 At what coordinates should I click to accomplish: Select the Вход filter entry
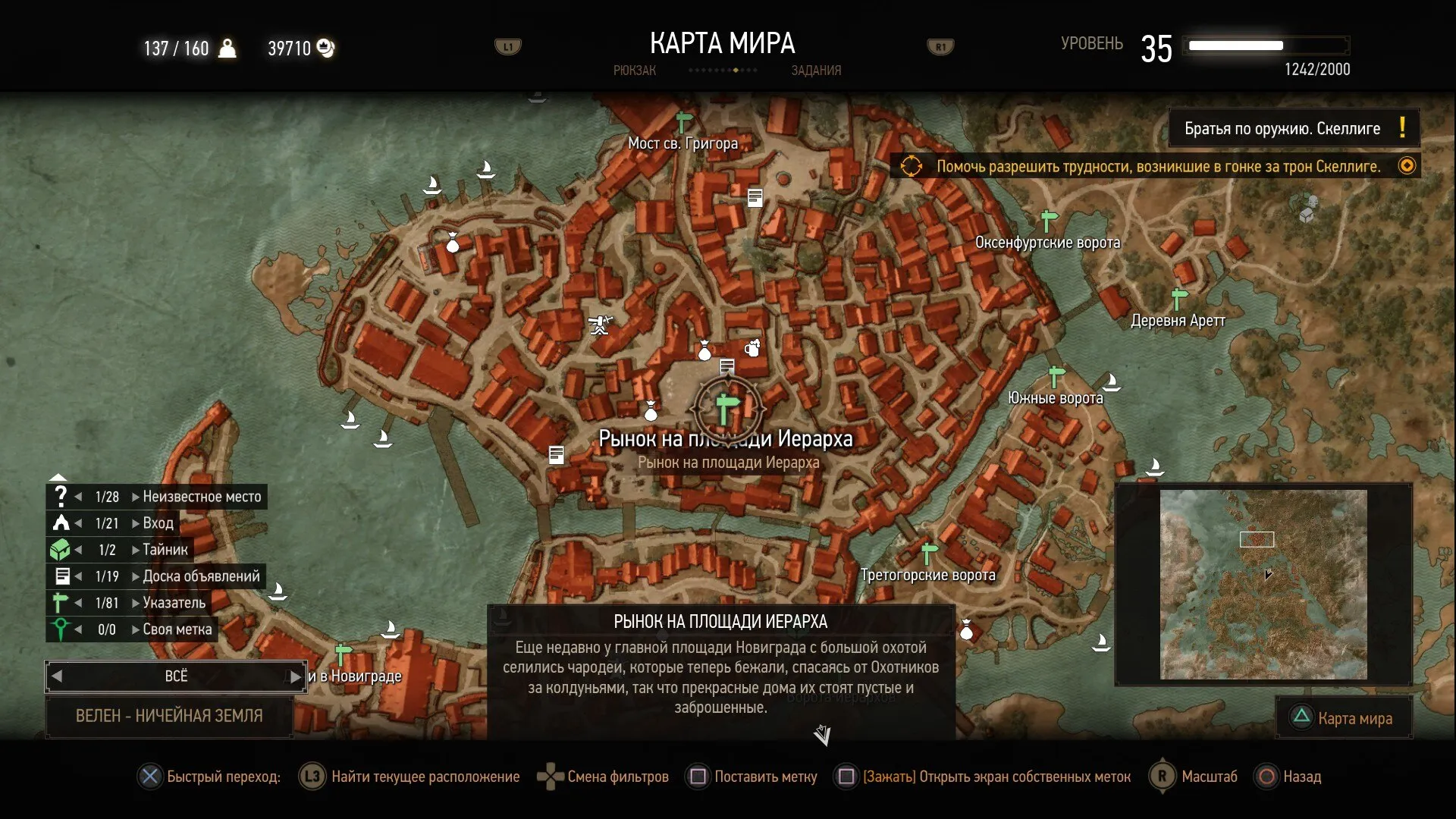click(158, 523)
